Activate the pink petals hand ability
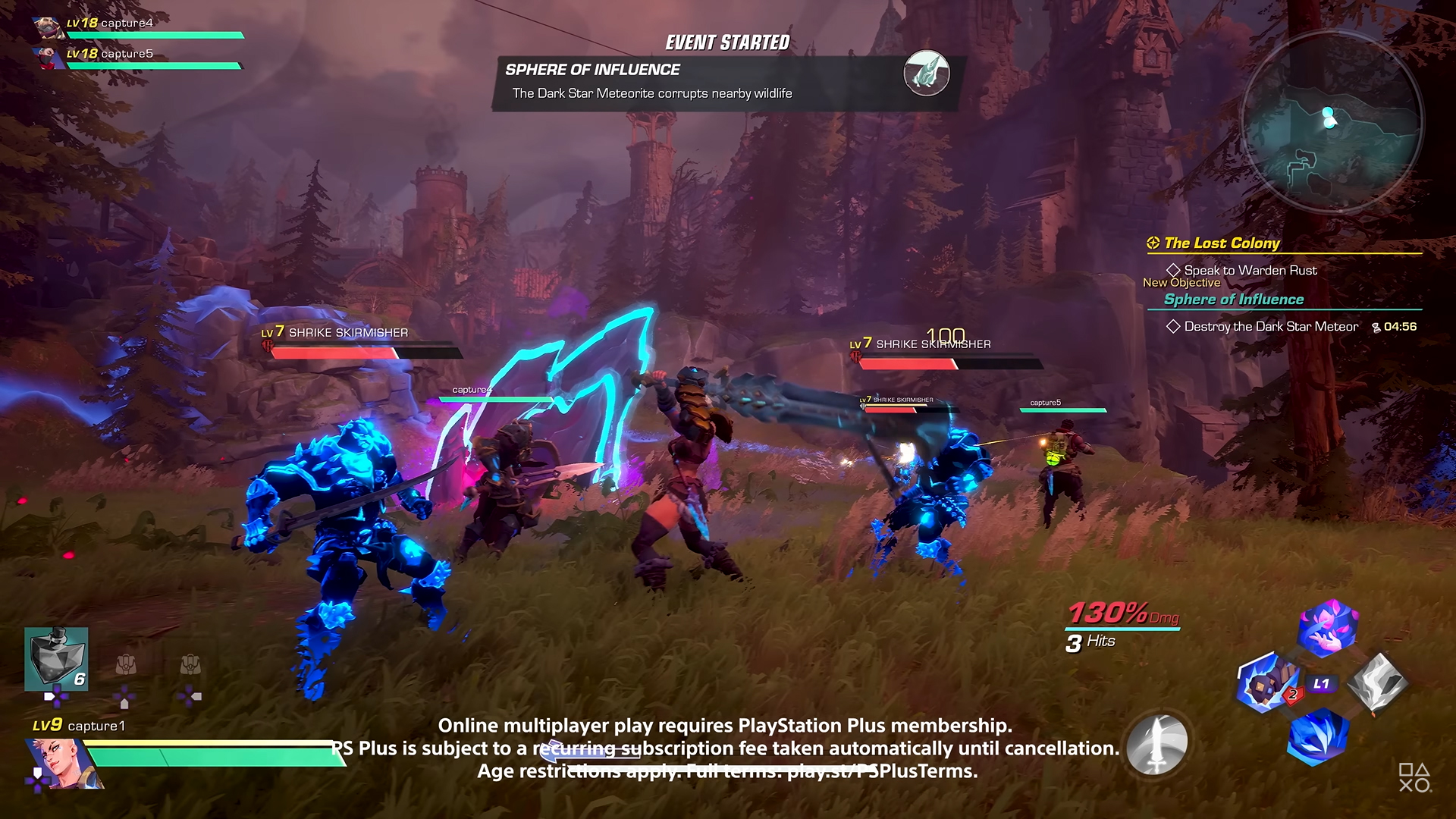1456x819 pixels. (x=1328, y=627)
